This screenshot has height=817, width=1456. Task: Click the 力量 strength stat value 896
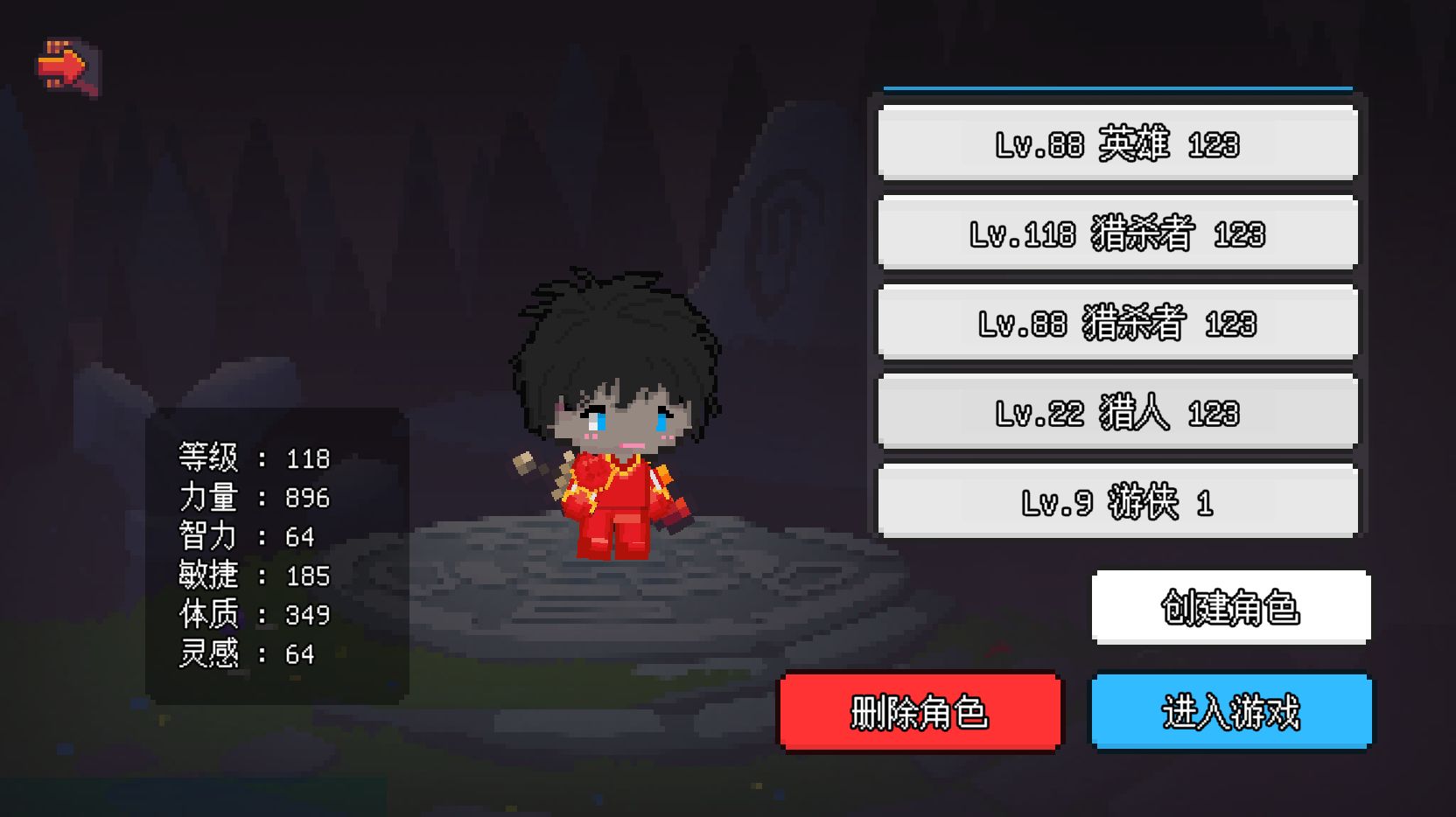[308, 498]
